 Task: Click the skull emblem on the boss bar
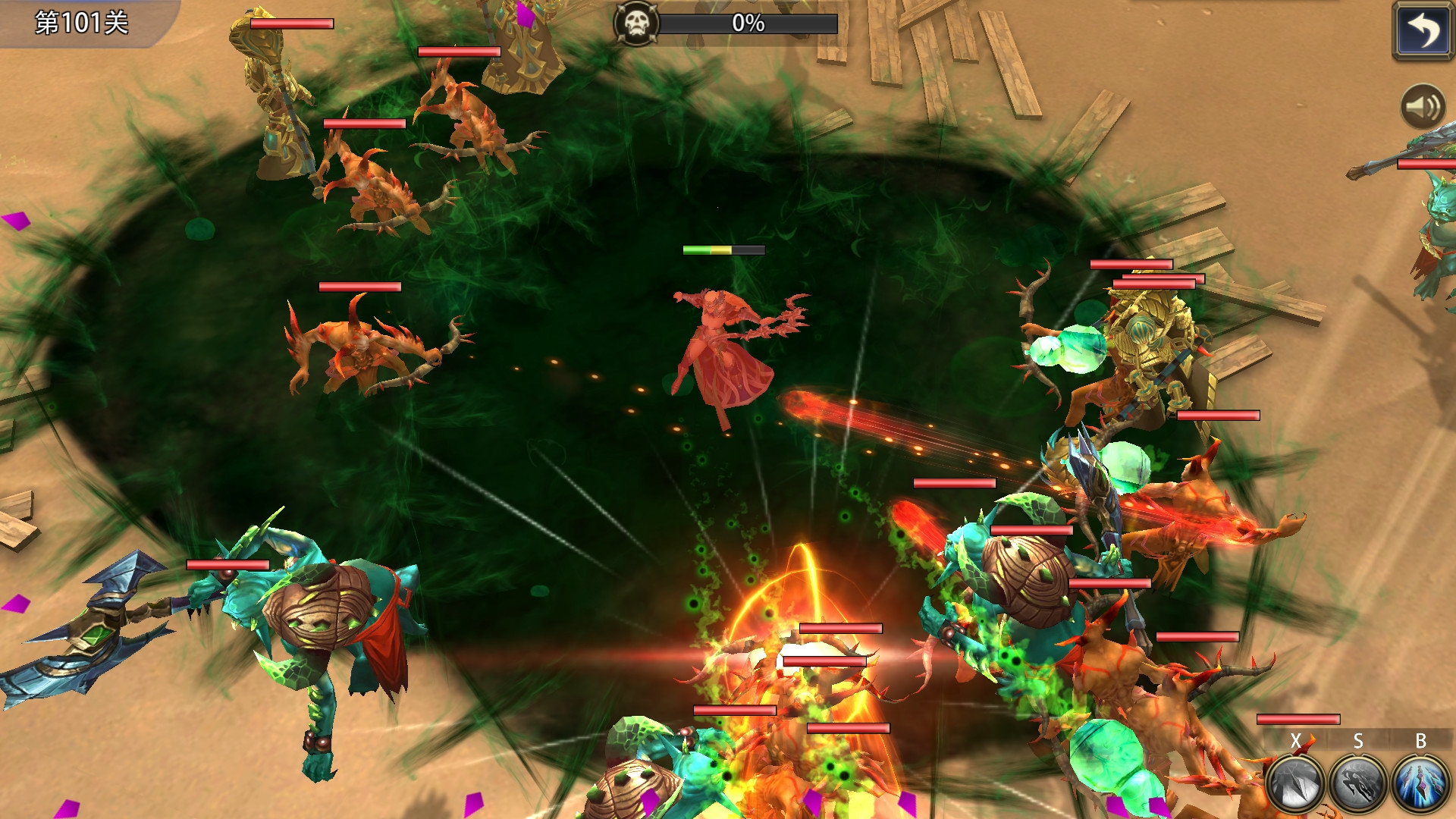coord(635,23)
